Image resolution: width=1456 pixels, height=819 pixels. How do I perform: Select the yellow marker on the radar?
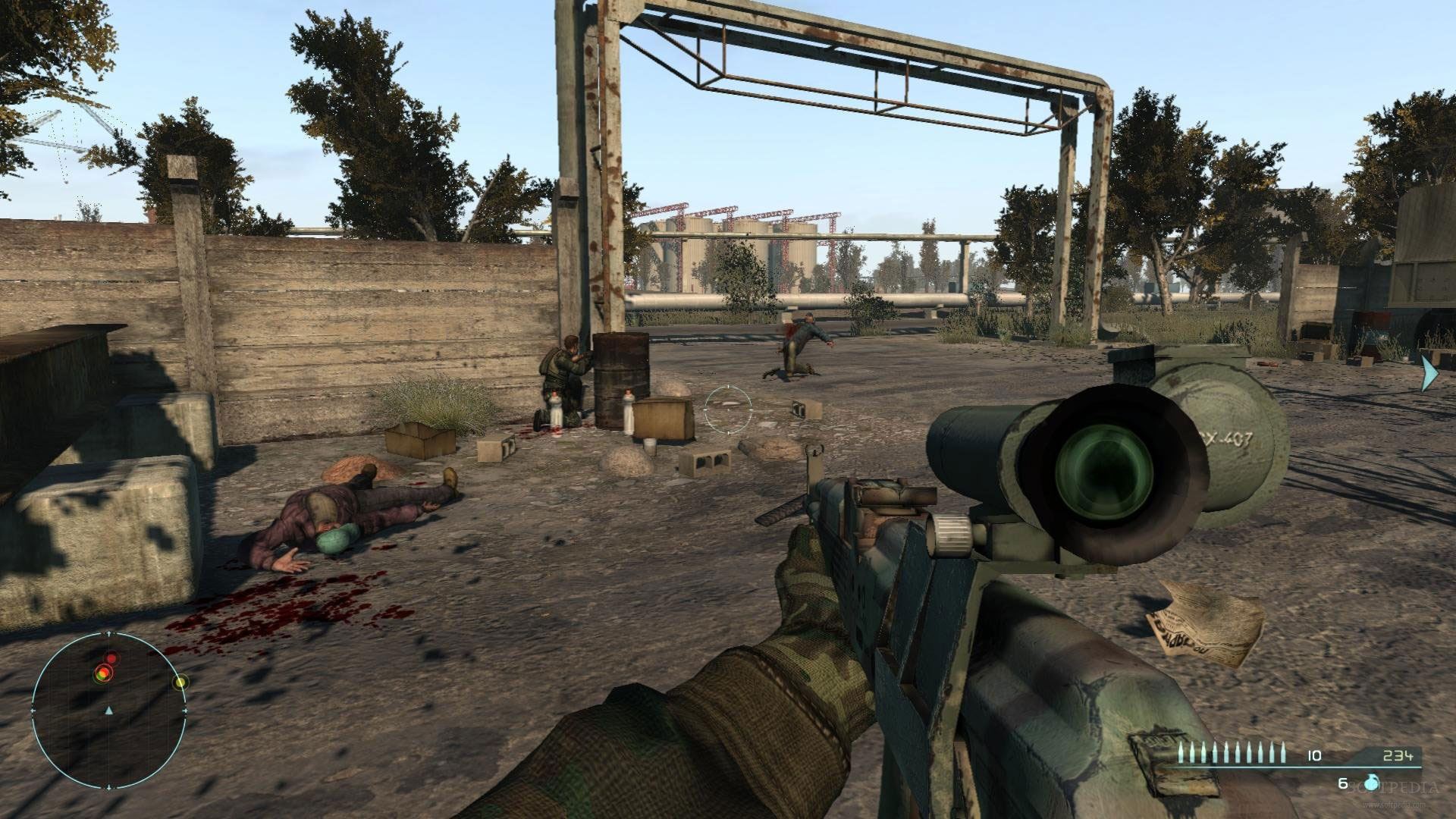pyautogui.click(x=180, y=682)
